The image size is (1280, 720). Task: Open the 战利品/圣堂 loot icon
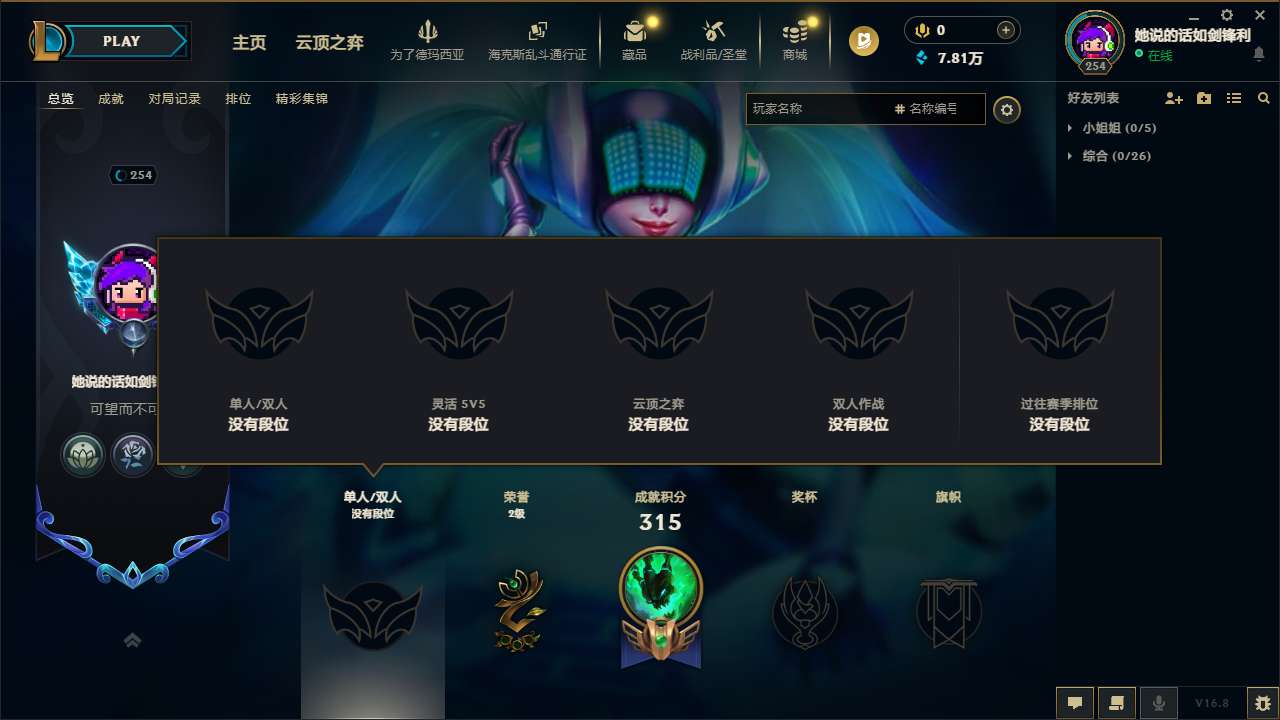714,38
